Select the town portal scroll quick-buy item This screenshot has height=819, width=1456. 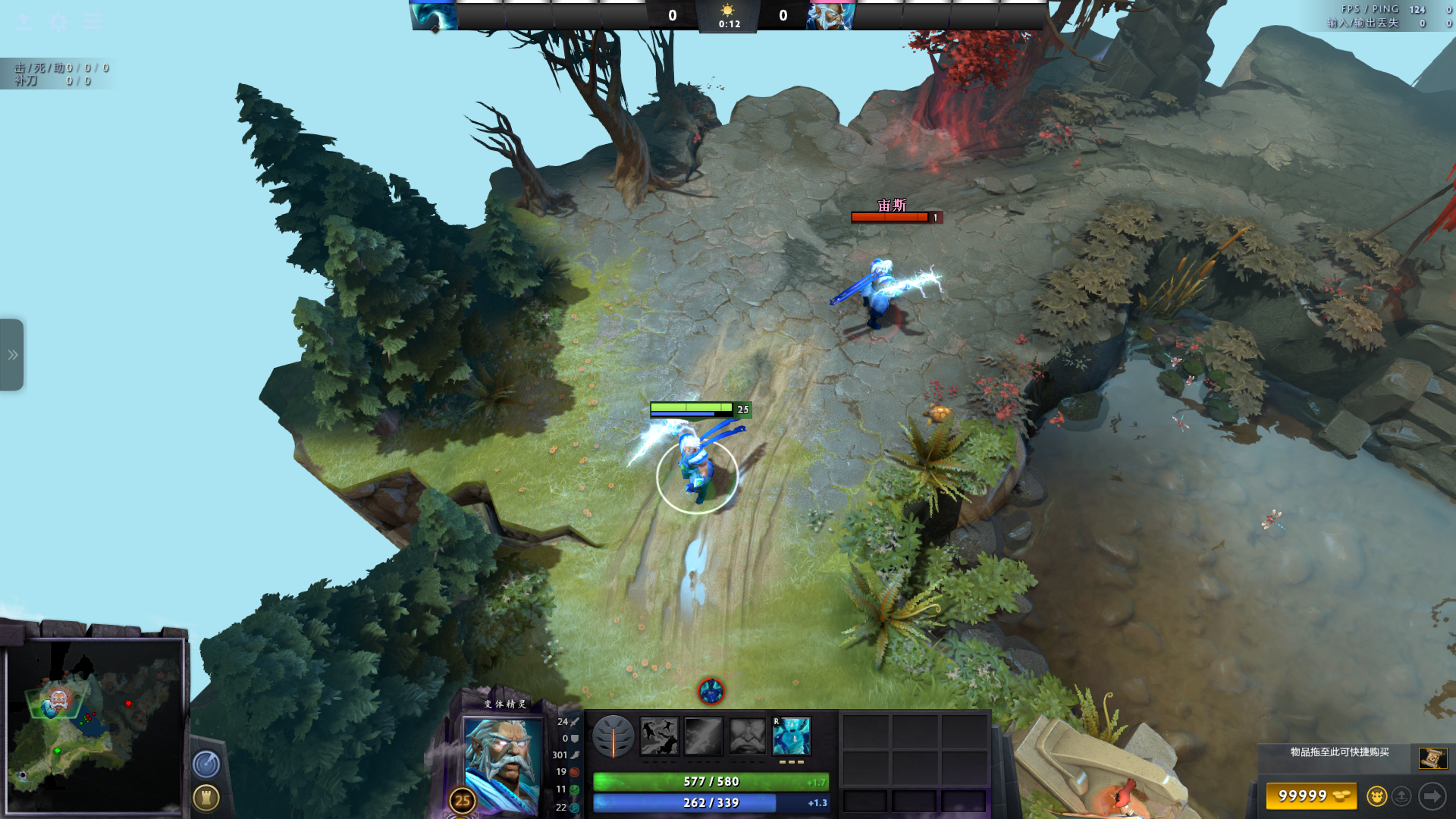coord(1432,757)
